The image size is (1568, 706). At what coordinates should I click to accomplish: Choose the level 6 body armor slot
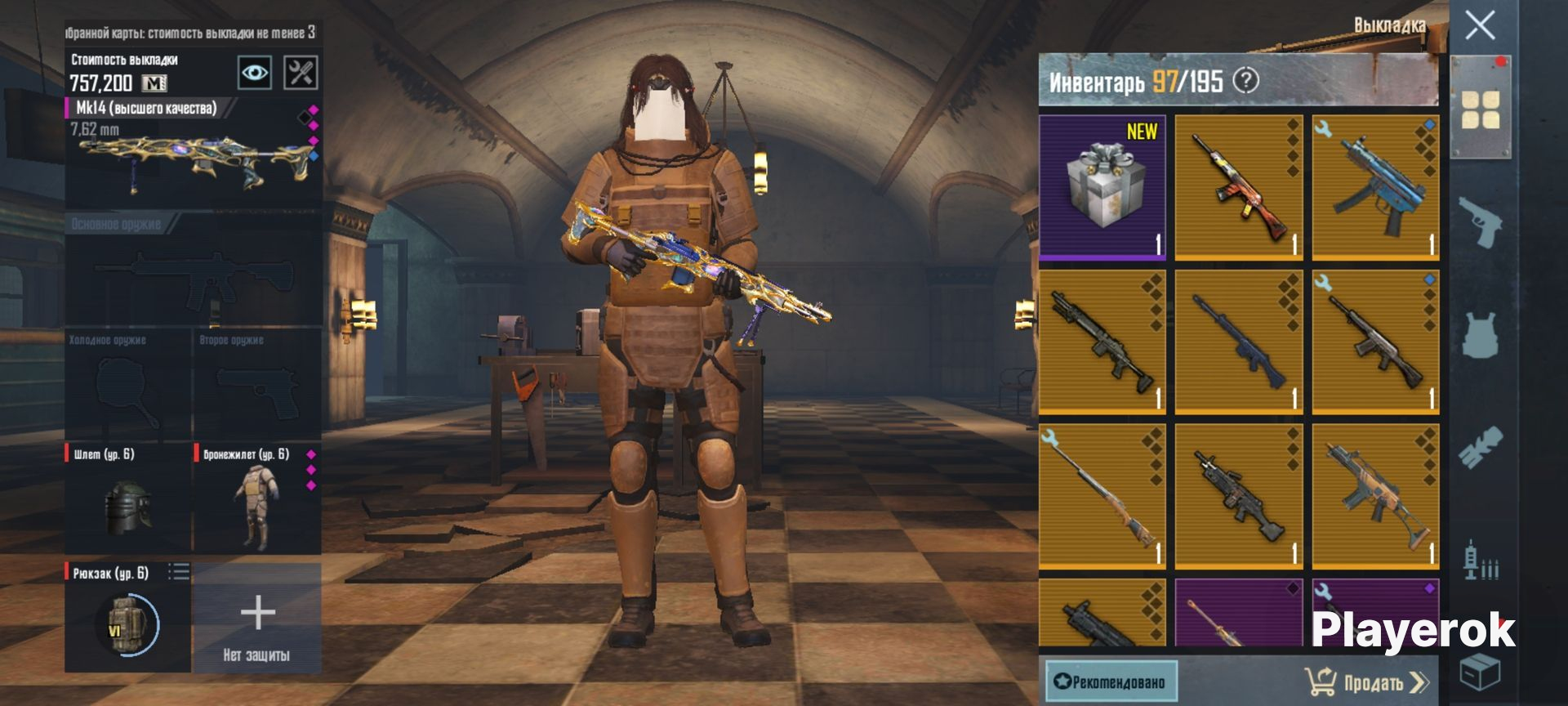click(x=256, y=498)
